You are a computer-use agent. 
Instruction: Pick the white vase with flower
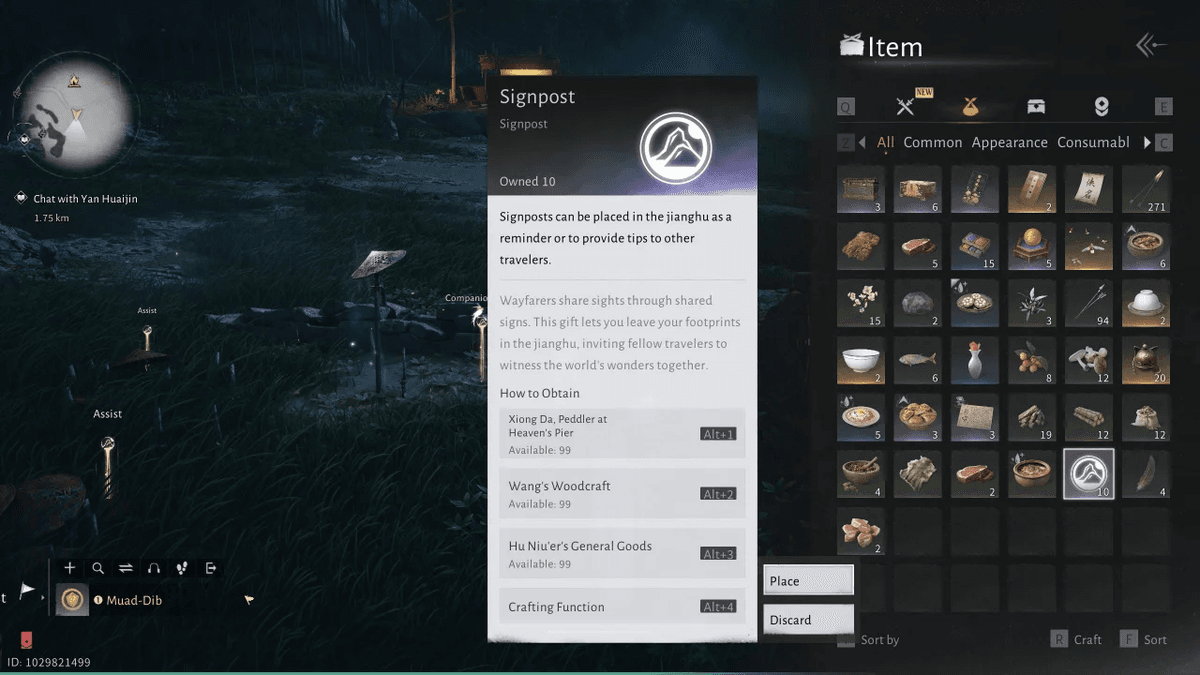point(974,361)
